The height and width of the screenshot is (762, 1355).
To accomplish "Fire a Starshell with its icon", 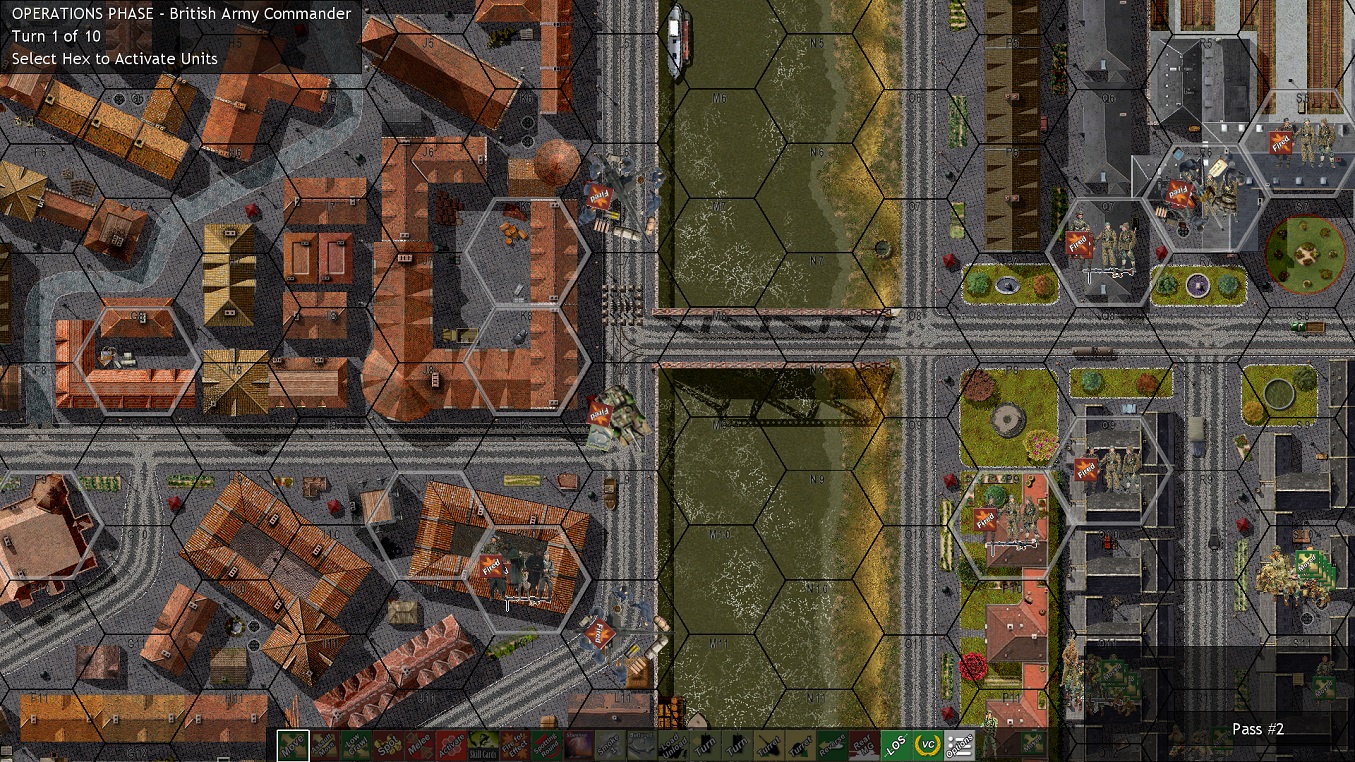I will (x=577, y=744).
